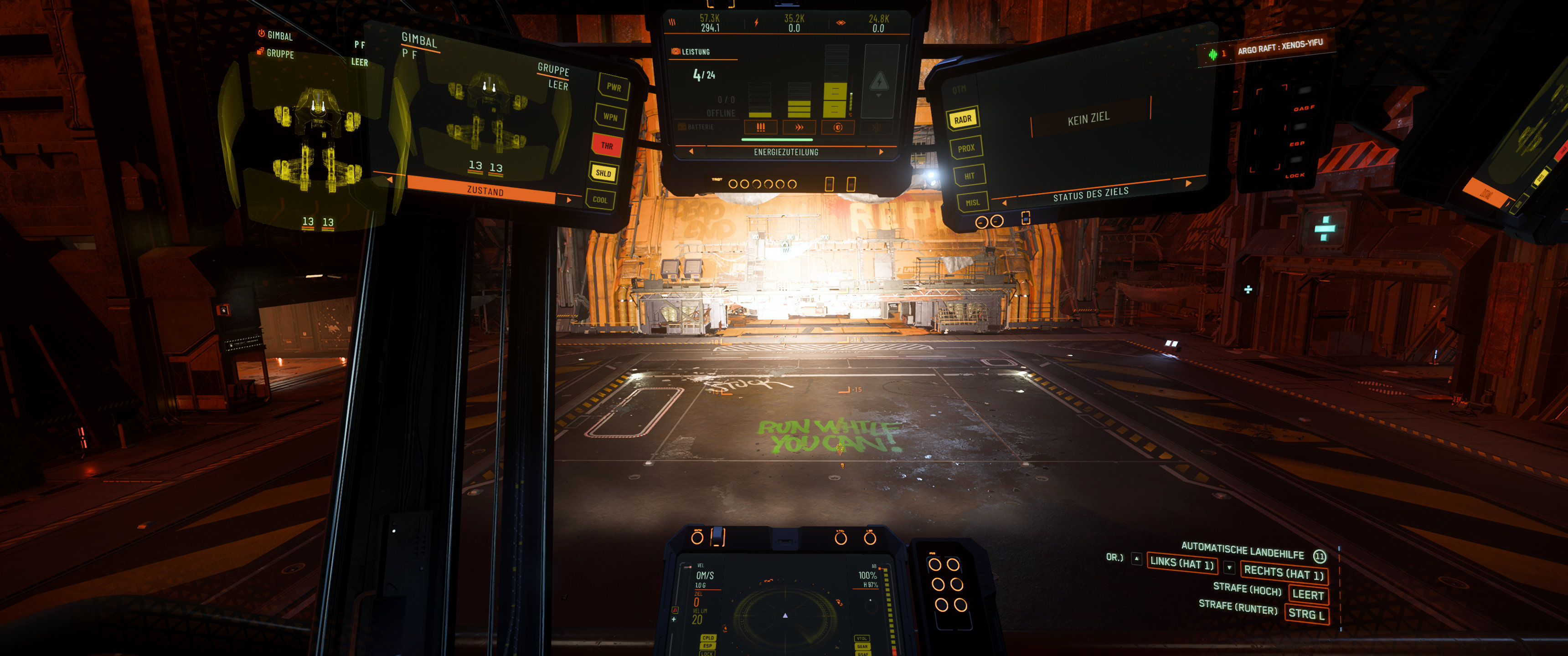The image size is (1568, 656).
Task: Activate the PROX button
Action: (x=966, y=148)
